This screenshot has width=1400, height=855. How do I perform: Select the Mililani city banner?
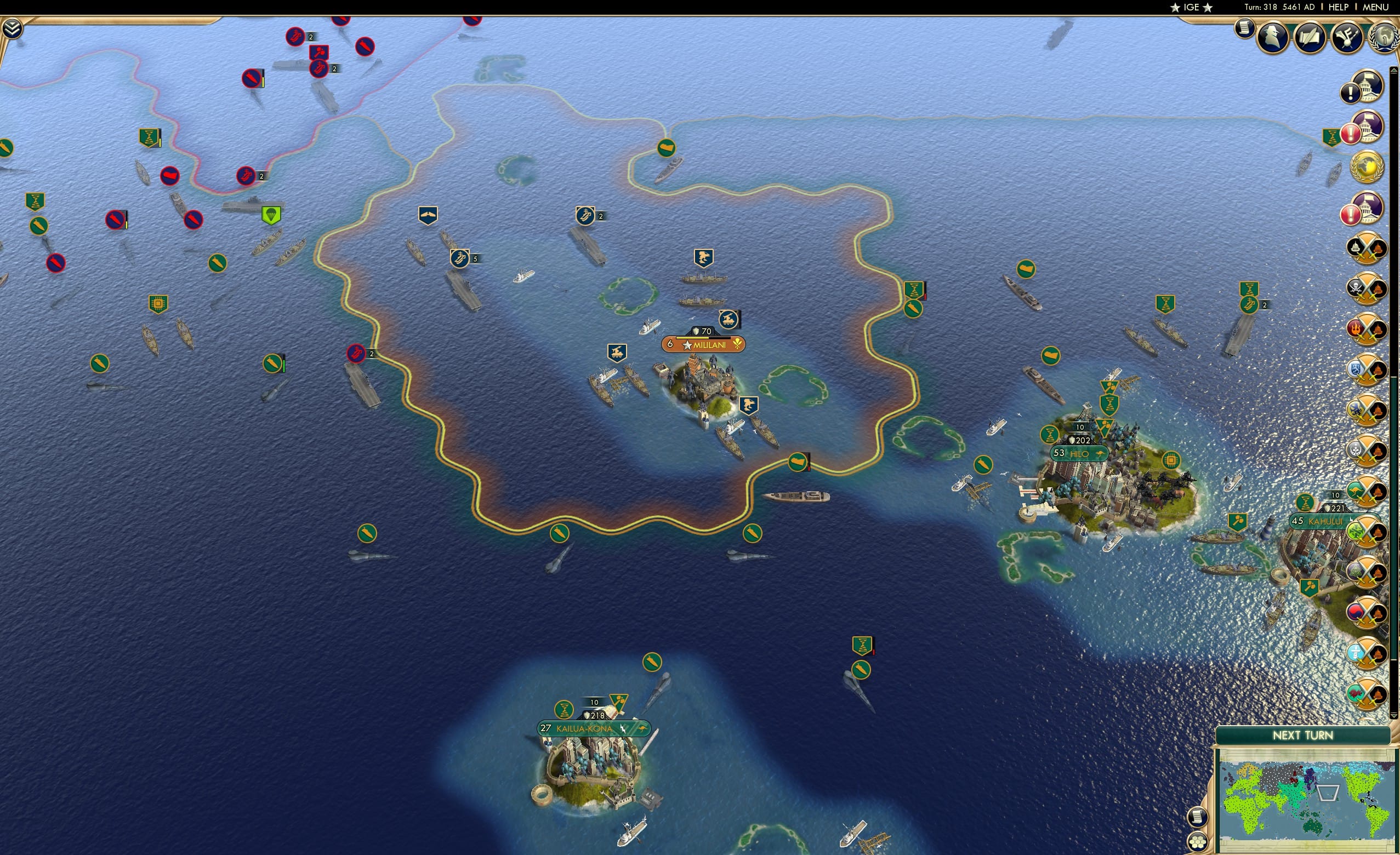(703, 344)
